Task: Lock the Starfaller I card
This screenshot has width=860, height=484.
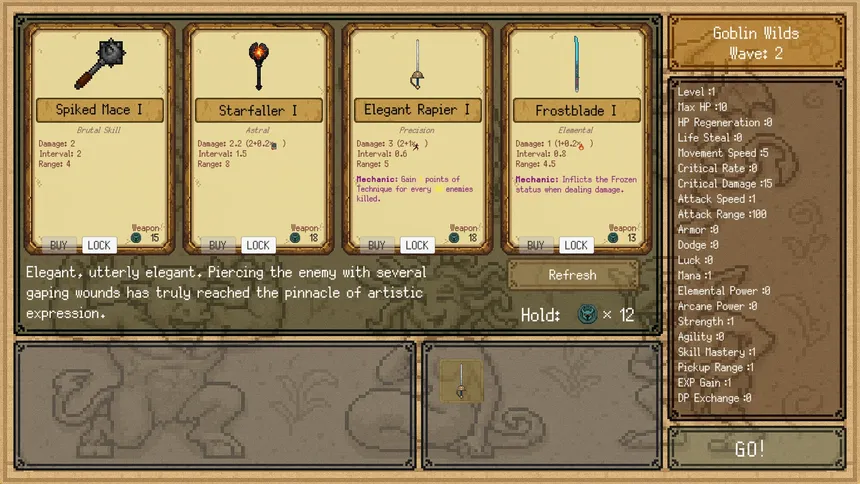Action: point(258,245)
